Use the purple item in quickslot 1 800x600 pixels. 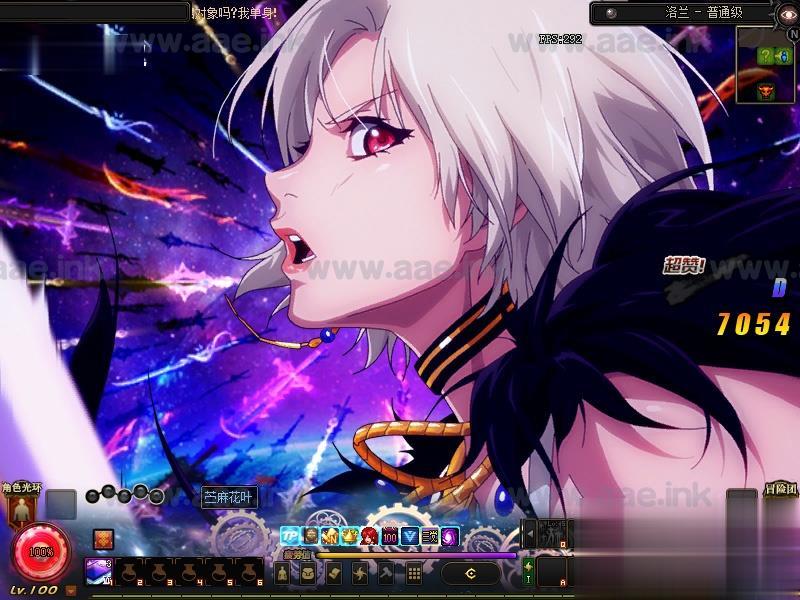pos(99,571)
